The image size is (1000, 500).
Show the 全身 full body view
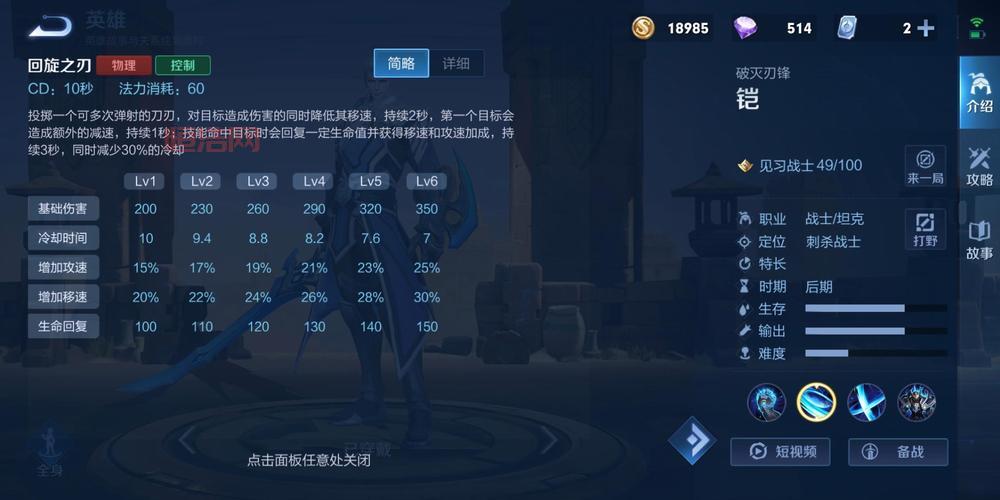50,450
